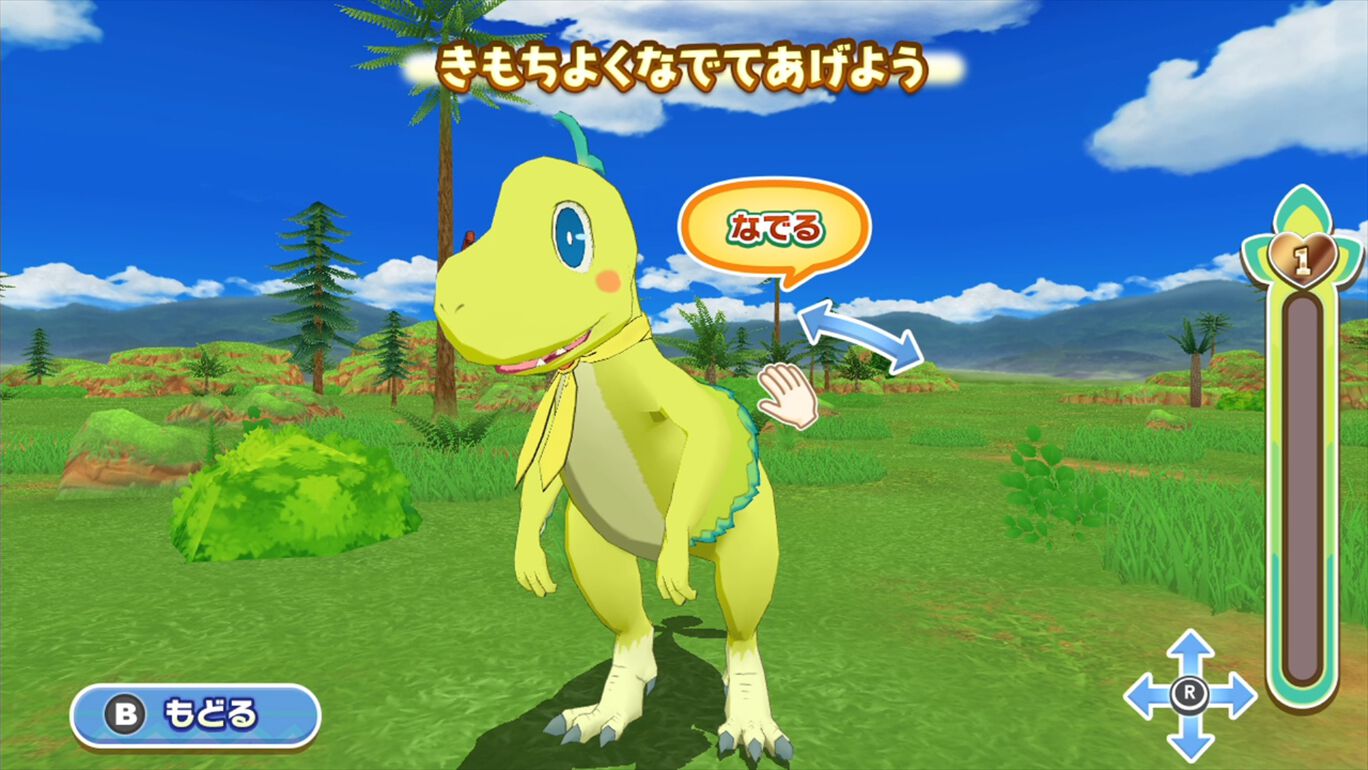Viewport: 1368px width, 770px height.
Task: Select the なでる speech bubble
Action: point(775,227)
